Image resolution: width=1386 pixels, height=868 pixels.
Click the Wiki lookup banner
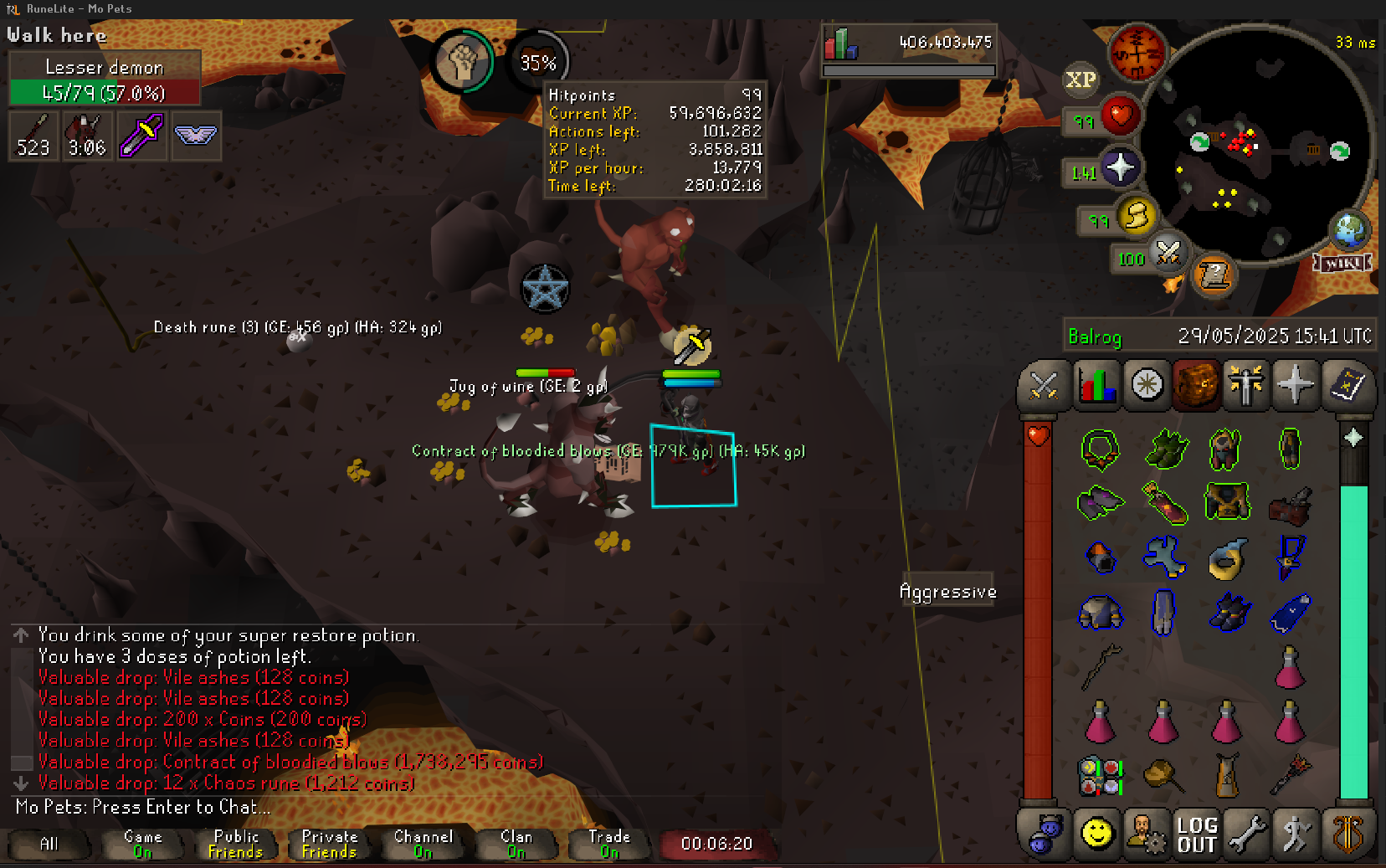tap(1342, 263)
